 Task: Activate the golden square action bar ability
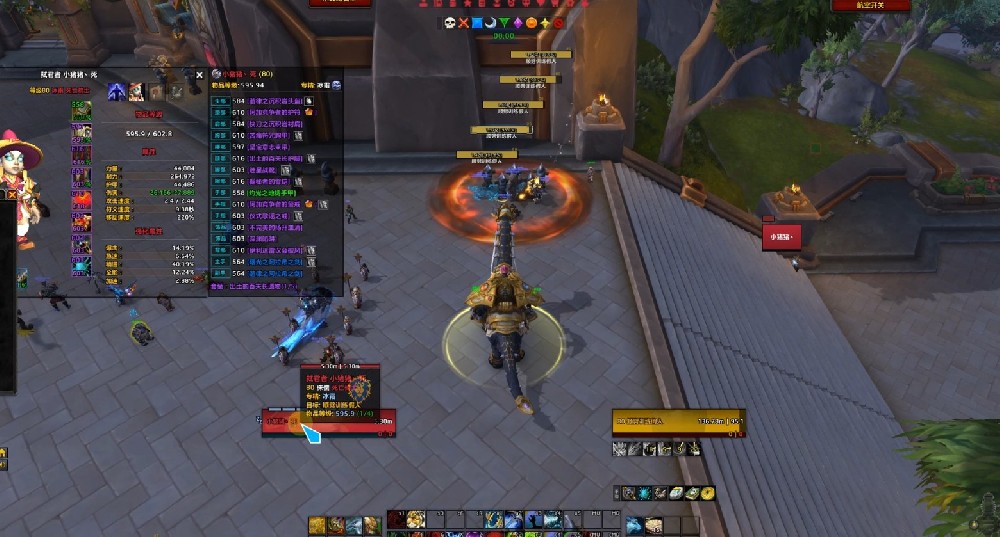(317, 524)
